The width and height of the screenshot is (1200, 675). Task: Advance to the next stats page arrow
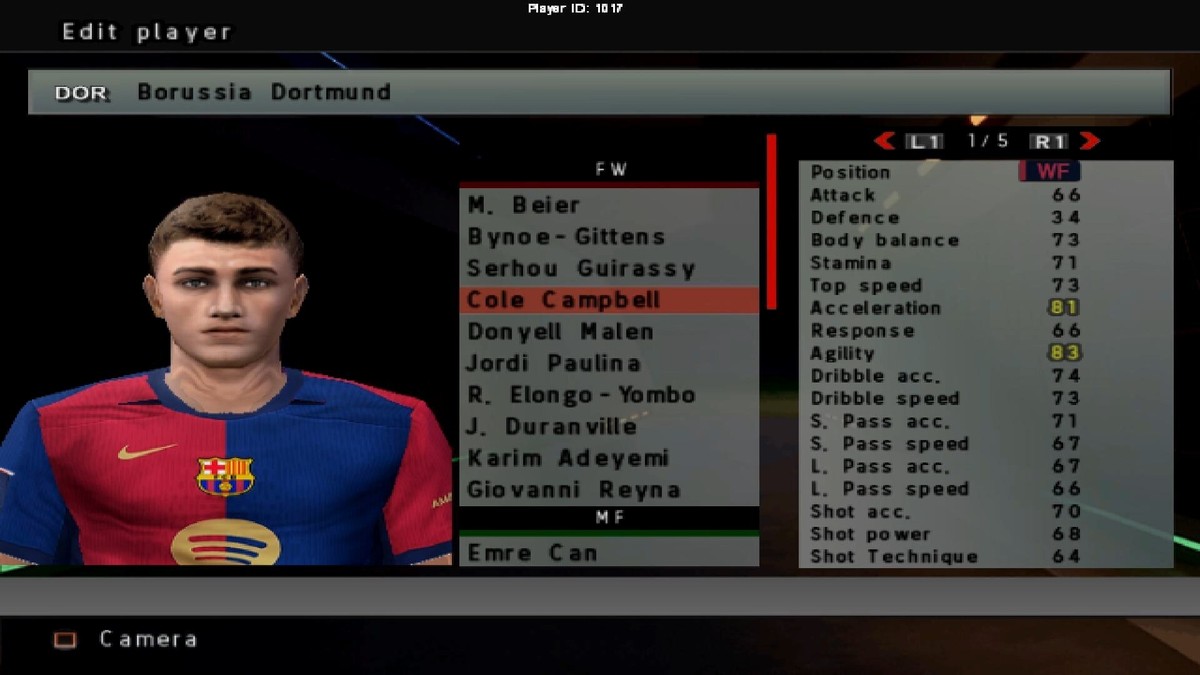coord(1090,141)
